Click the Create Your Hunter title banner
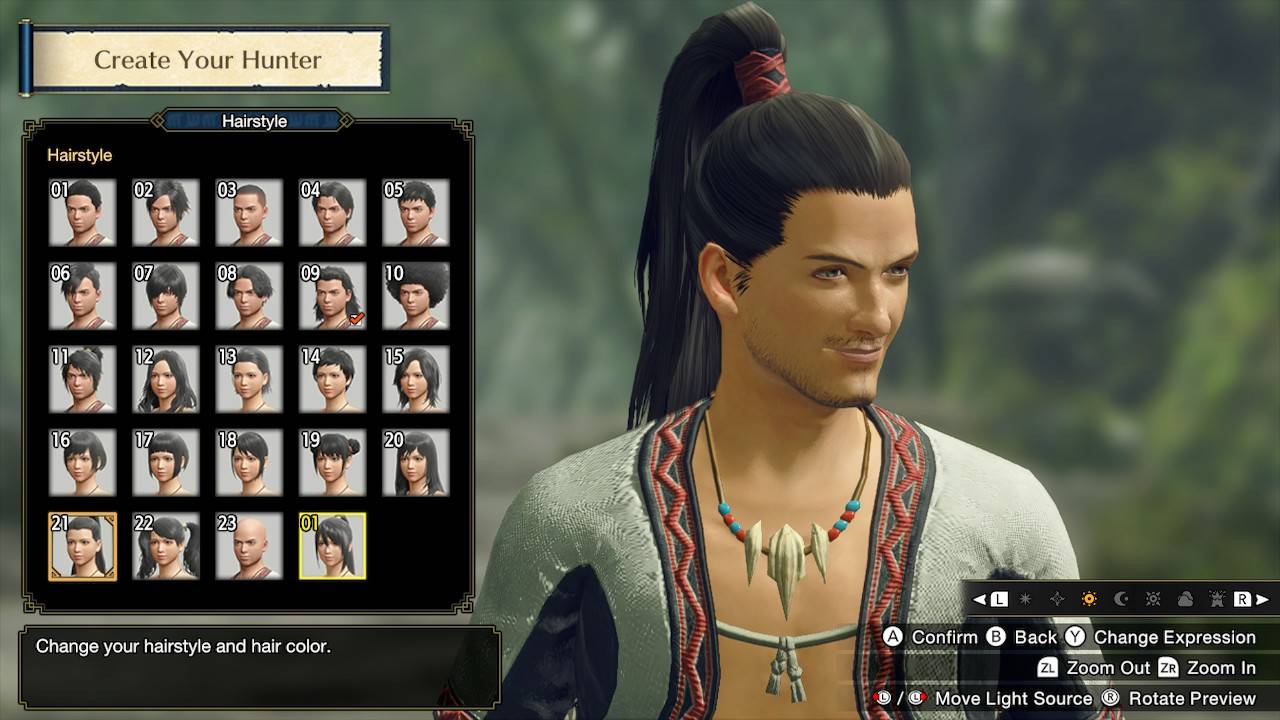The image size is (1280, 720). (207, 60)
